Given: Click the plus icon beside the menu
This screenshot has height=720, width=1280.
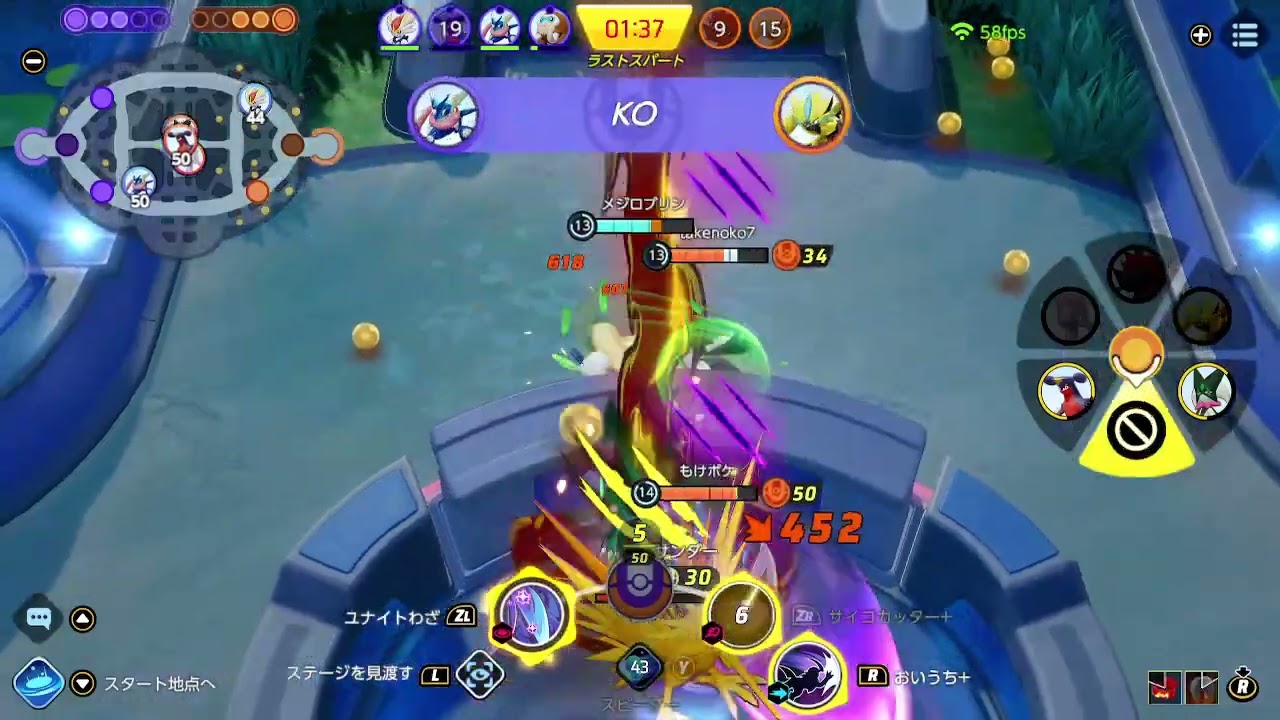Looking at the screenshot, I should coord(1200,36).
